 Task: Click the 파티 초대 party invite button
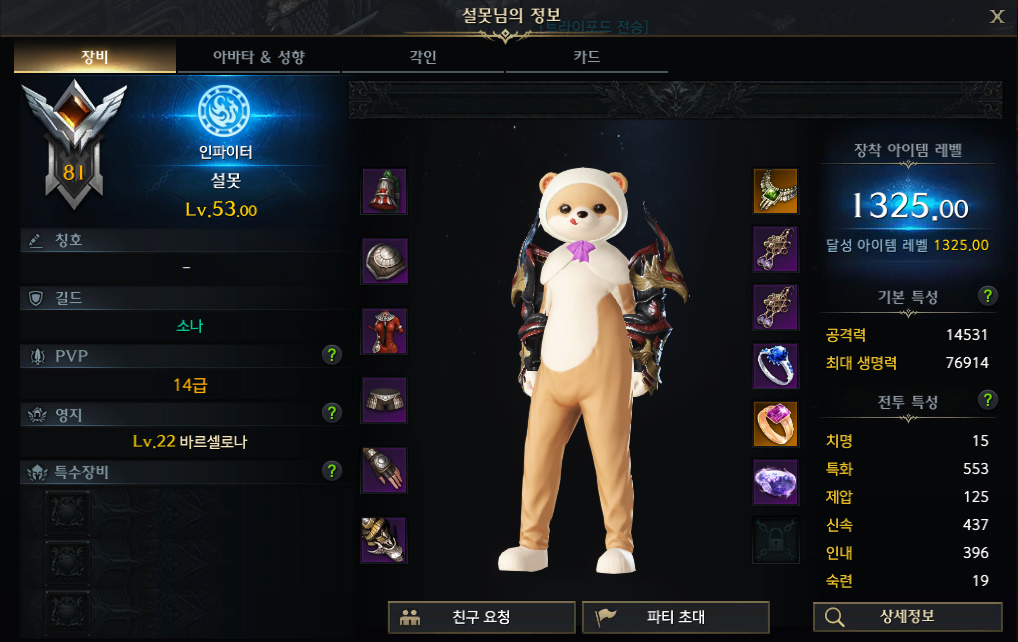[675, 617]
